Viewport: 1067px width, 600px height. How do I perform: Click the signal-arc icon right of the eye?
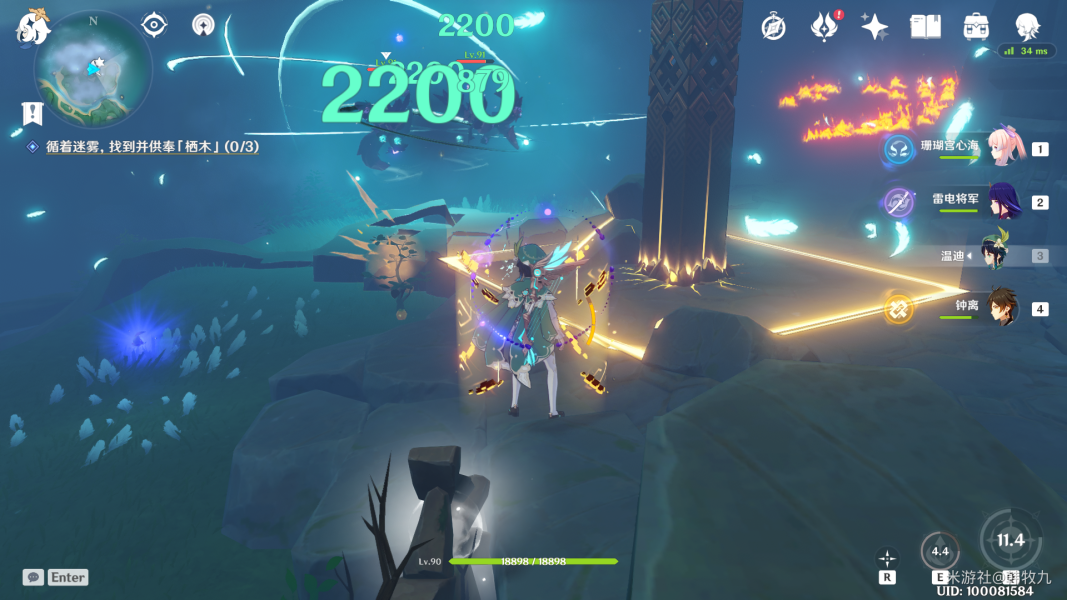(203, 25)
